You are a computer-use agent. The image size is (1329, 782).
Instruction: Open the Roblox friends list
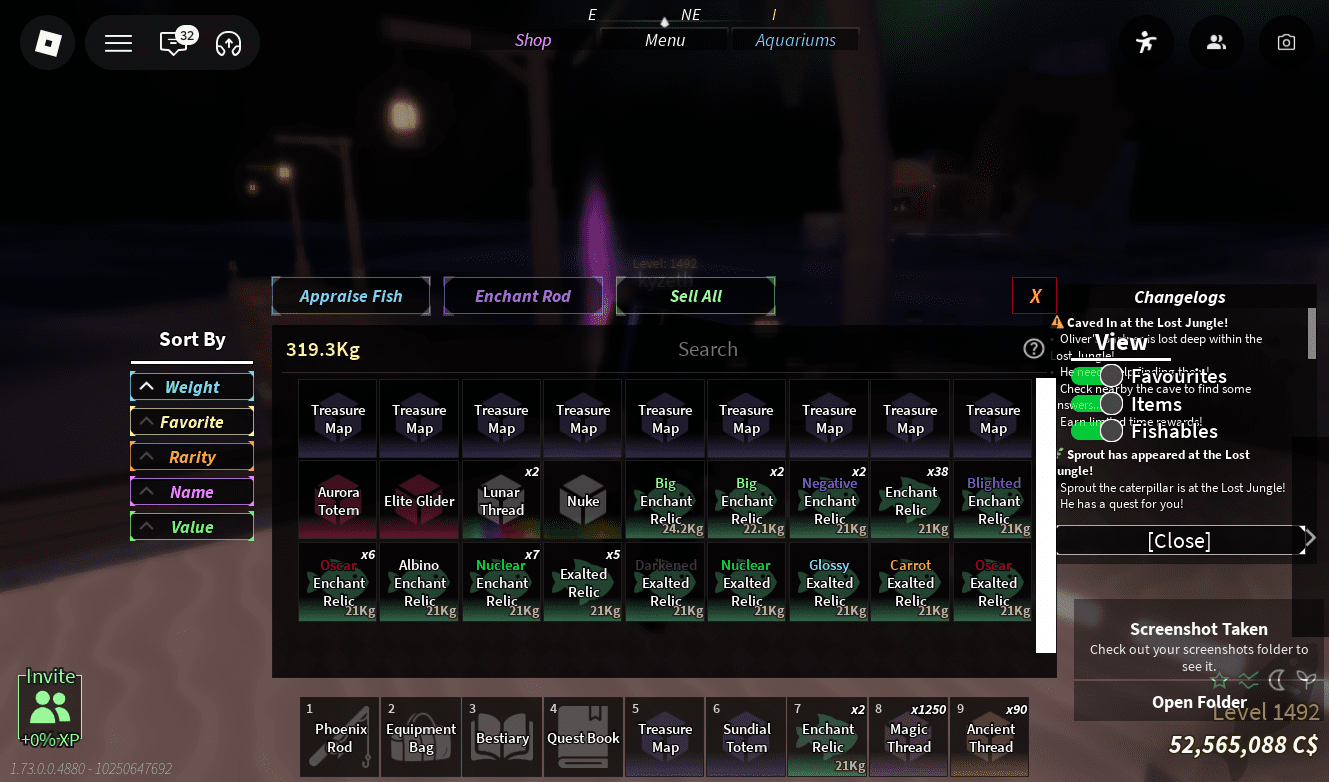pos(1216,42)
